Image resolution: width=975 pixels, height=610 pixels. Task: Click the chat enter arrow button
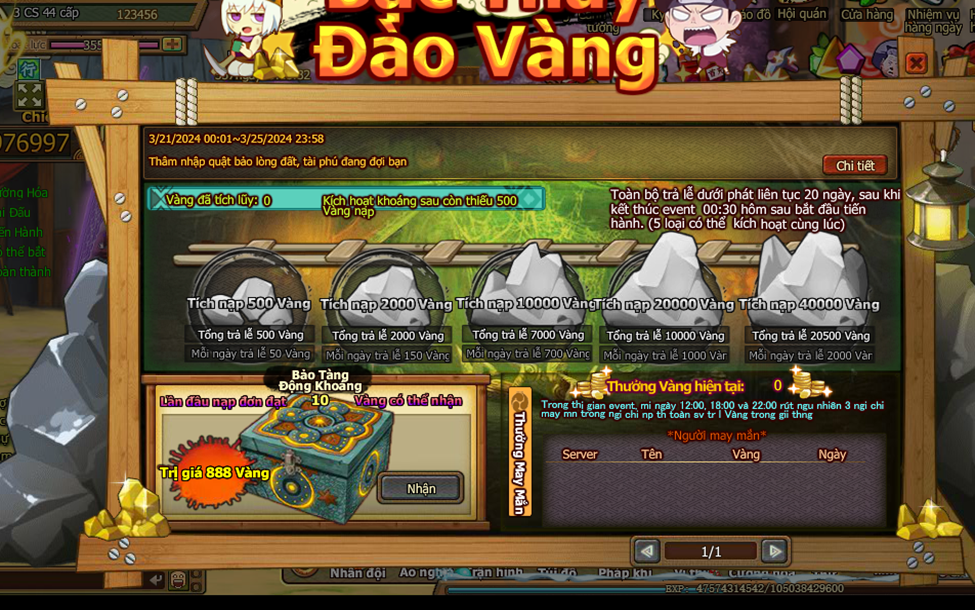pos(155,580)
